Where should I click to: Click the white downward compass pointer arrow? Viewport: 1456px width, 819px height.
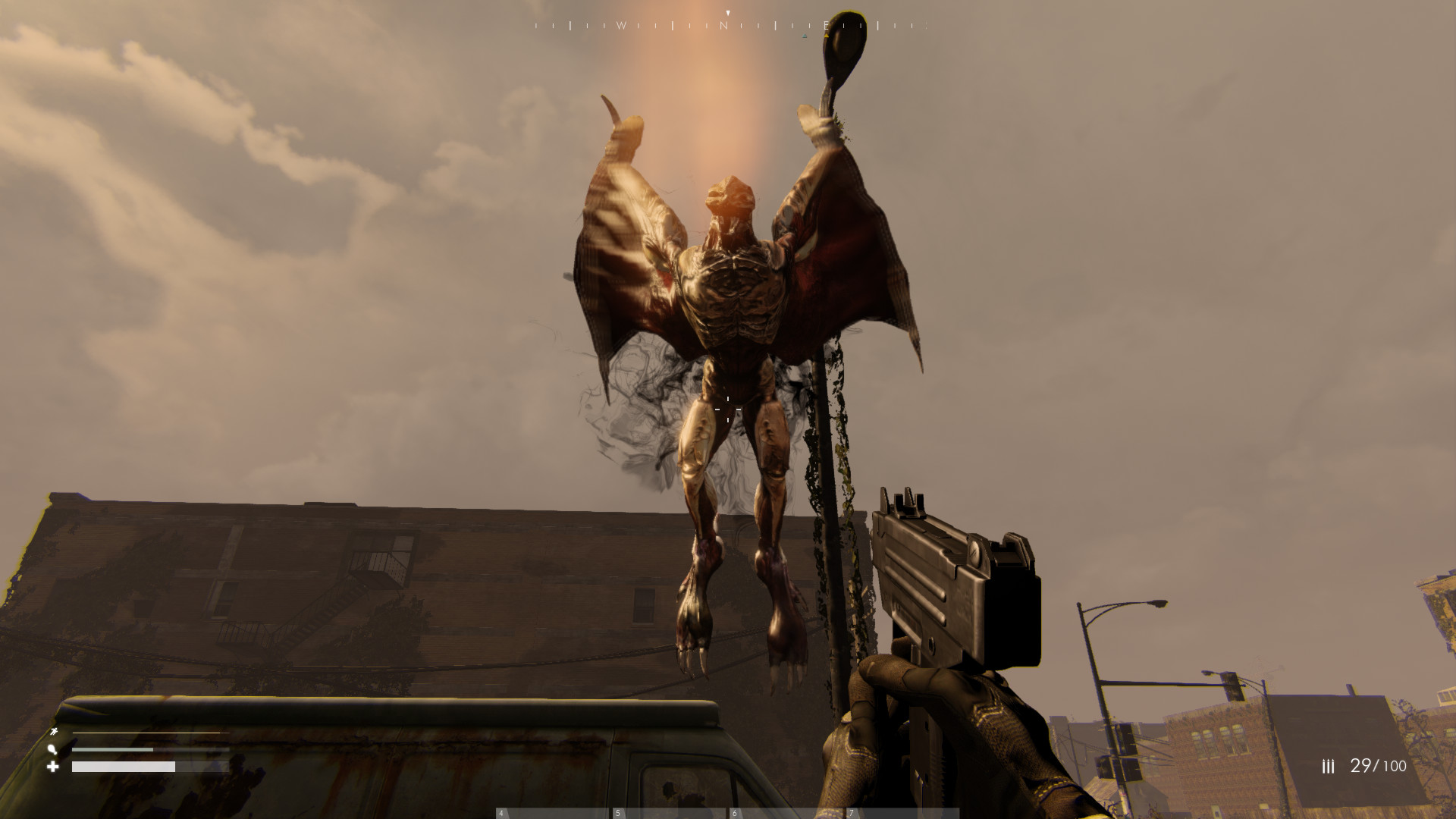pyautogui.click(x=728, y=12)
